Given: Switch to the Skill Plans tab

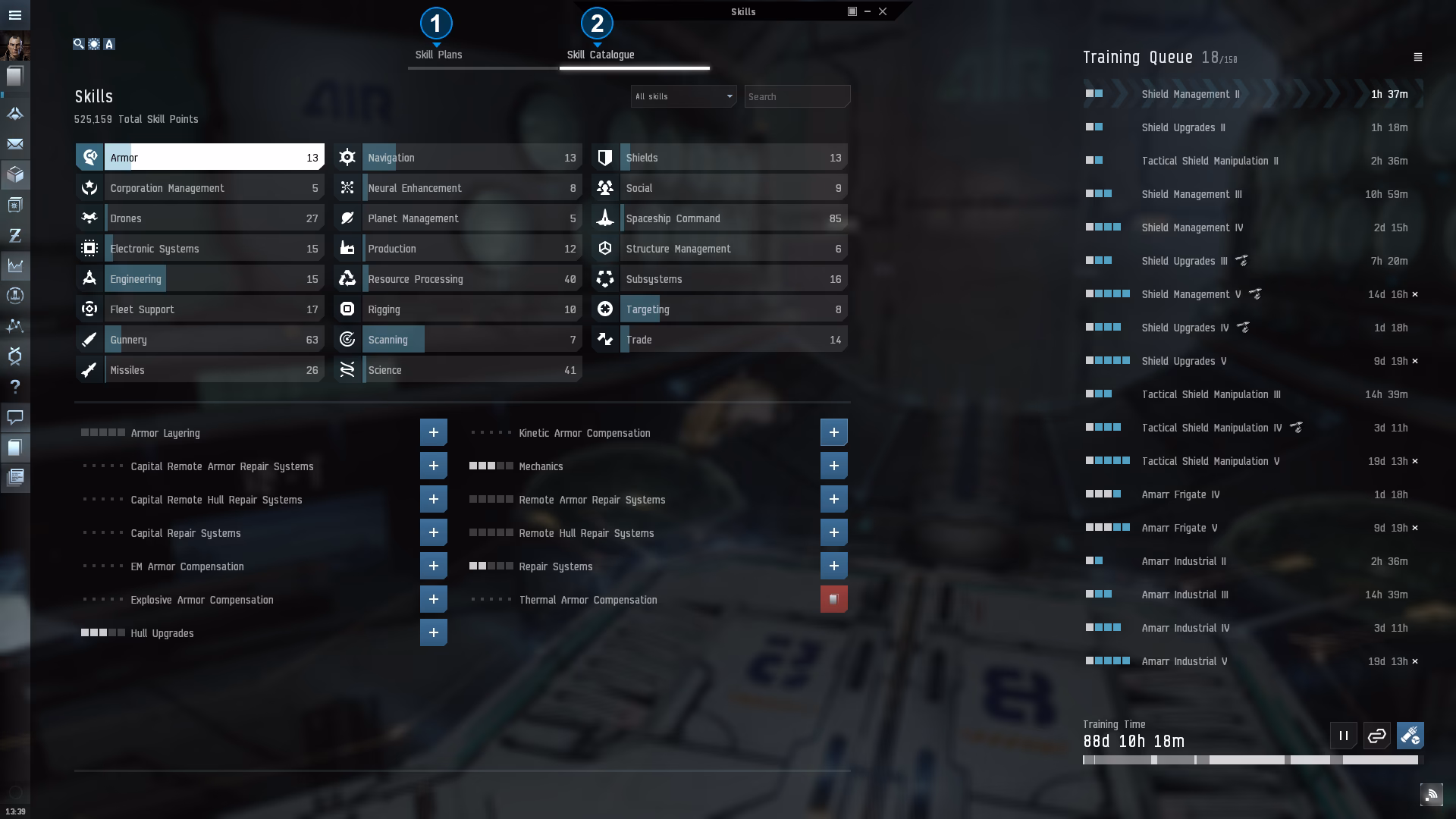Looking at the screenshot, I should point(437,54).
